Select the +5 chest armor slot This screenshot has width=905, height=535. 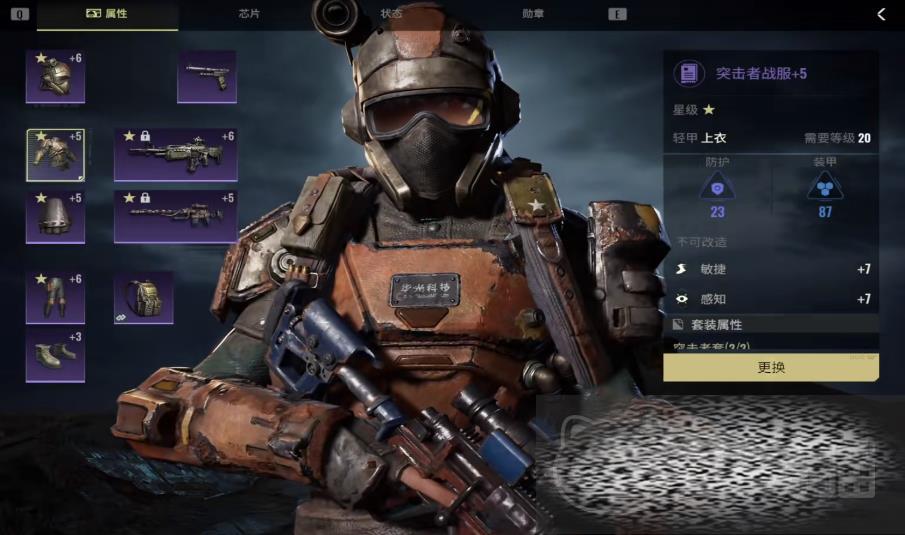[55, 155]
